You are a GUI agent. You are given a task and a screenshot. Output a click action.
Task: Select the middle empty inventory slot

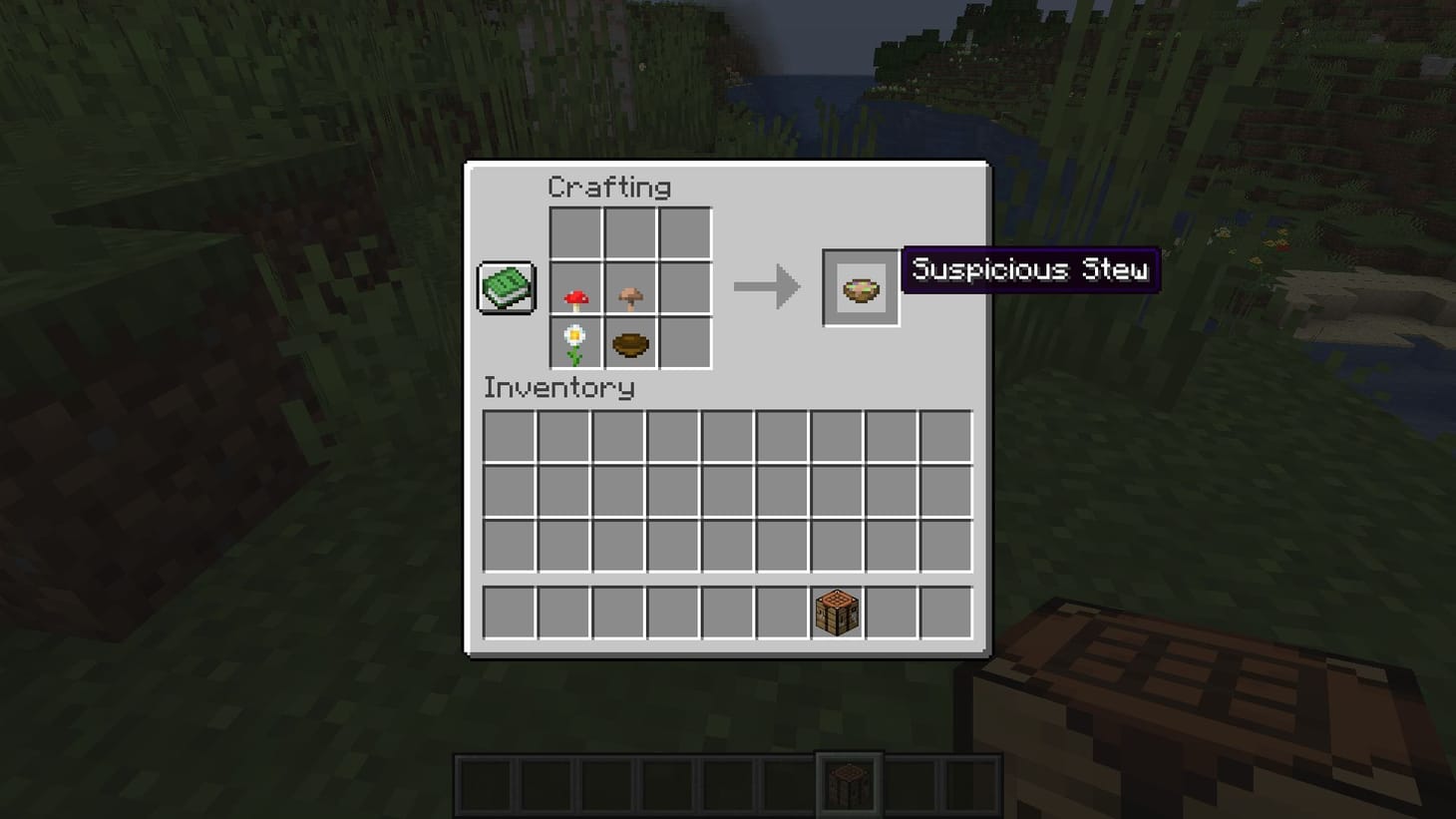coord(727,490)
